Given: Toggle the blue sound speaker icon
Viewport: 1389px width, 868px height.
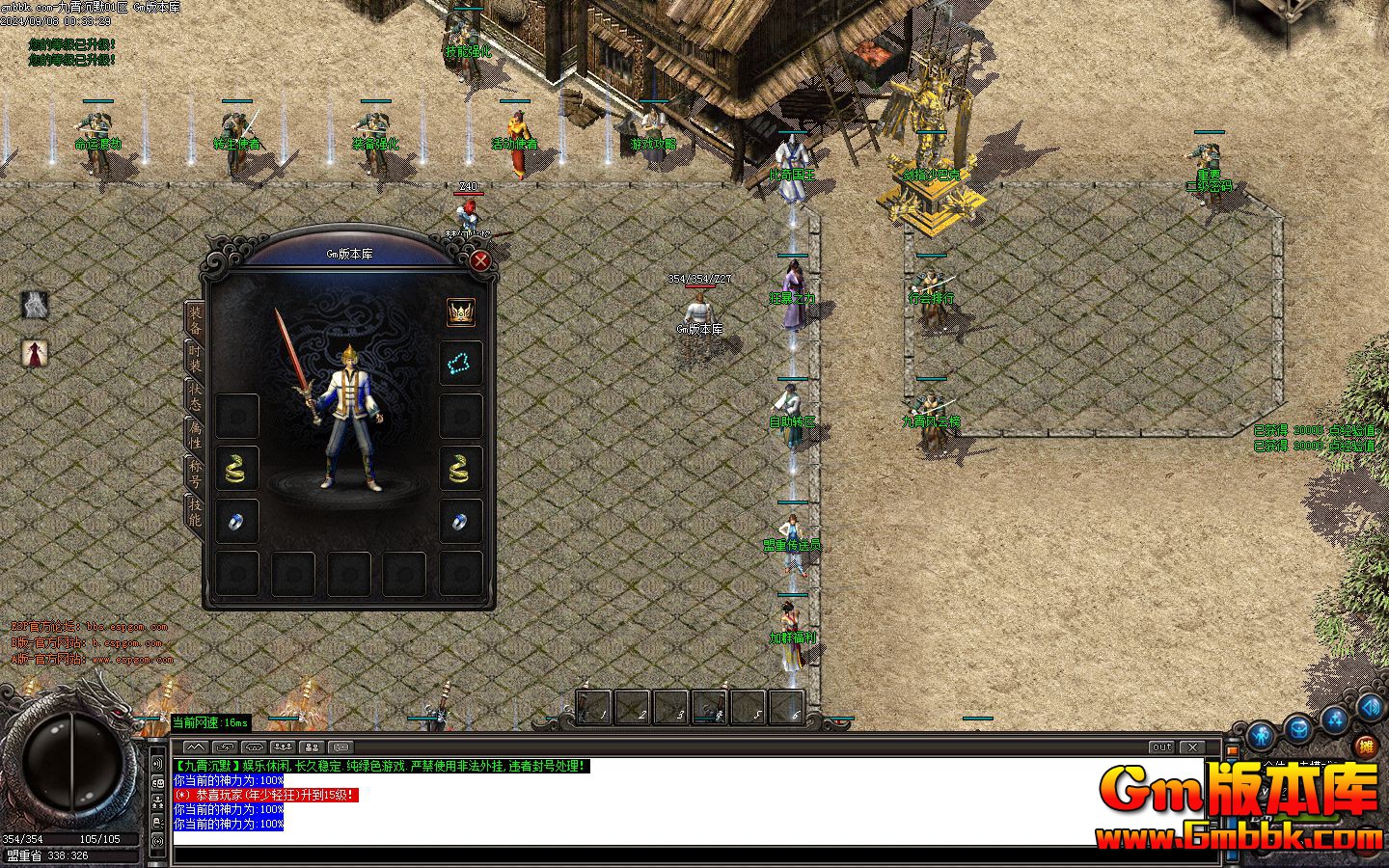Looking at the screenshot, I should pyautogui.click(x=1371, y=707).
